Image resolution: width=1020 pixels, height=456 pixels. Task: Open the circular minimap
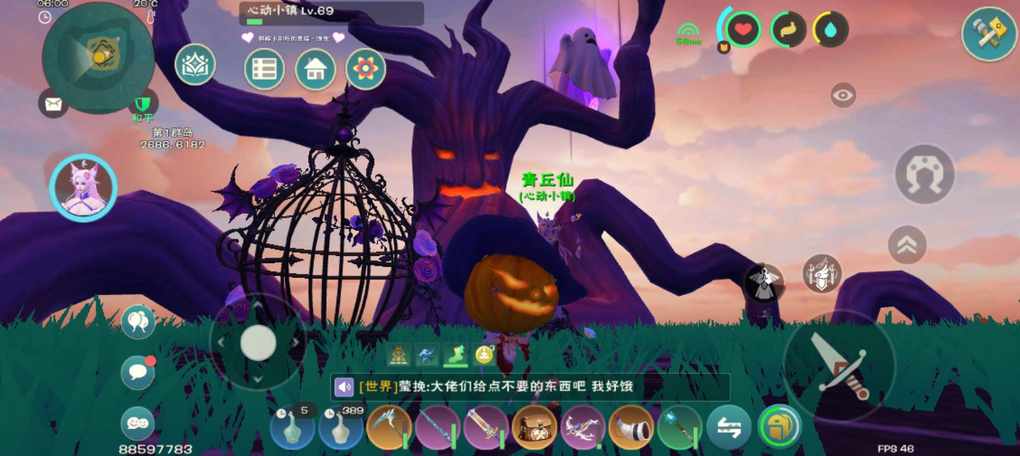97,56
